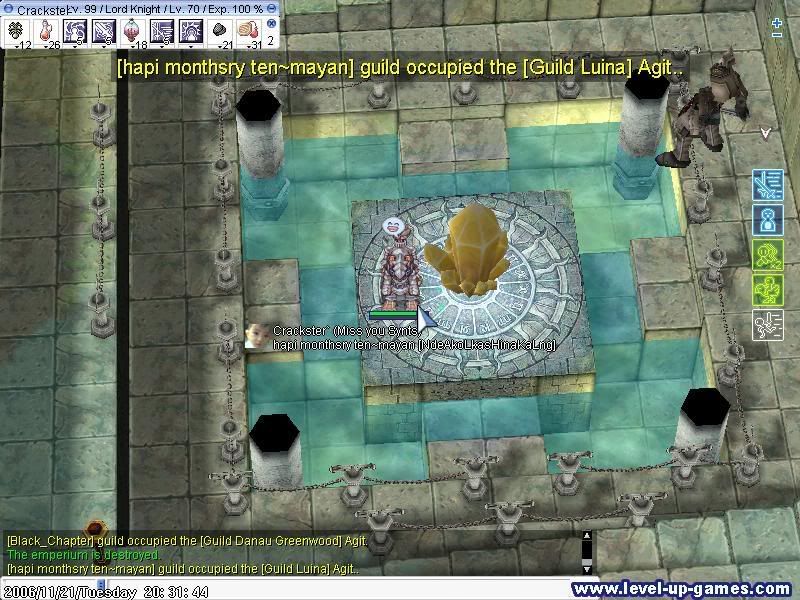This screenshot has width=800, height=600.
Task: Close the hotbar with the blue X
Action: click(x=271, y=23)
